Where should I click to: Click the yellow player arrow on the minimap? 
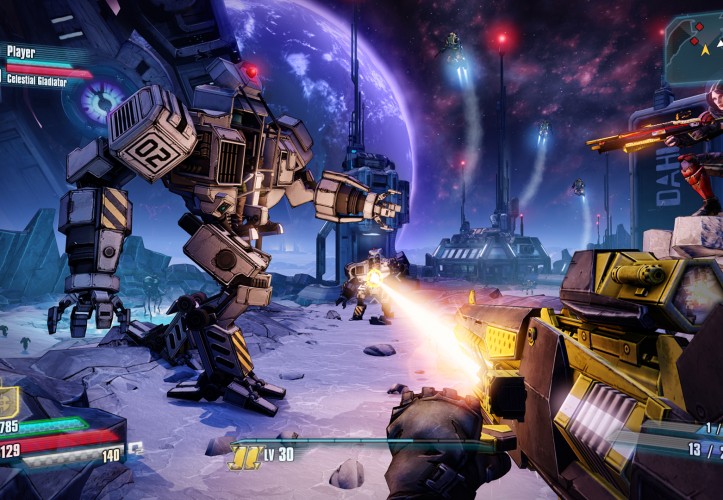(x=706, y=48)
